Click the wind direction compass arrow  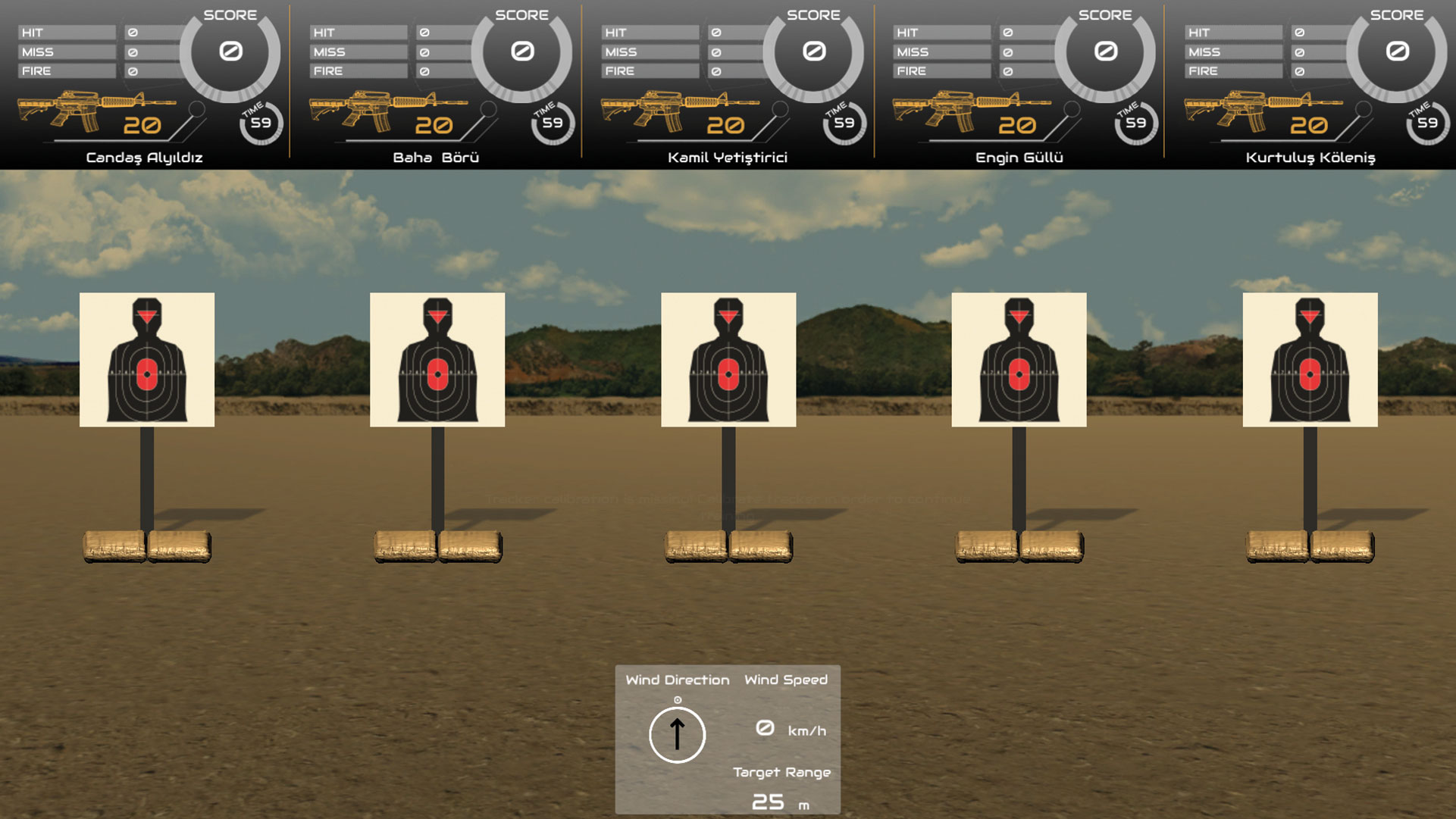(677, 736)
